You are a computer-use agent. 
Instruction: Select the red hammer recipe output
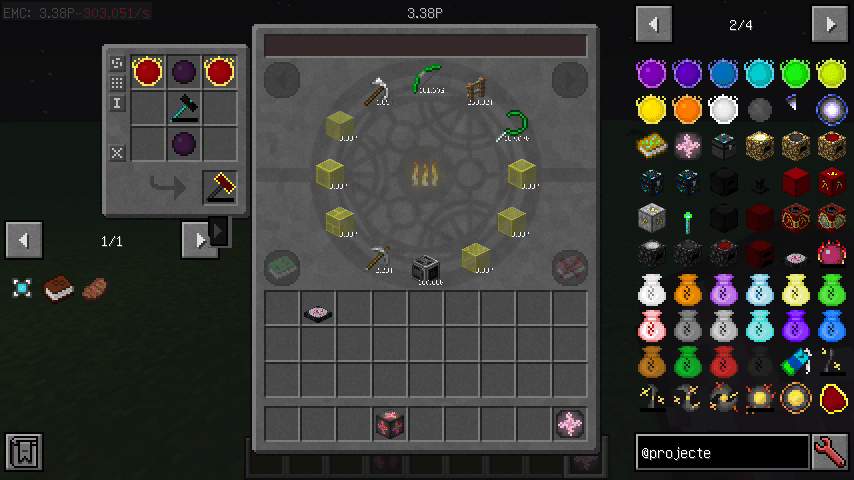tap(220, 187)
